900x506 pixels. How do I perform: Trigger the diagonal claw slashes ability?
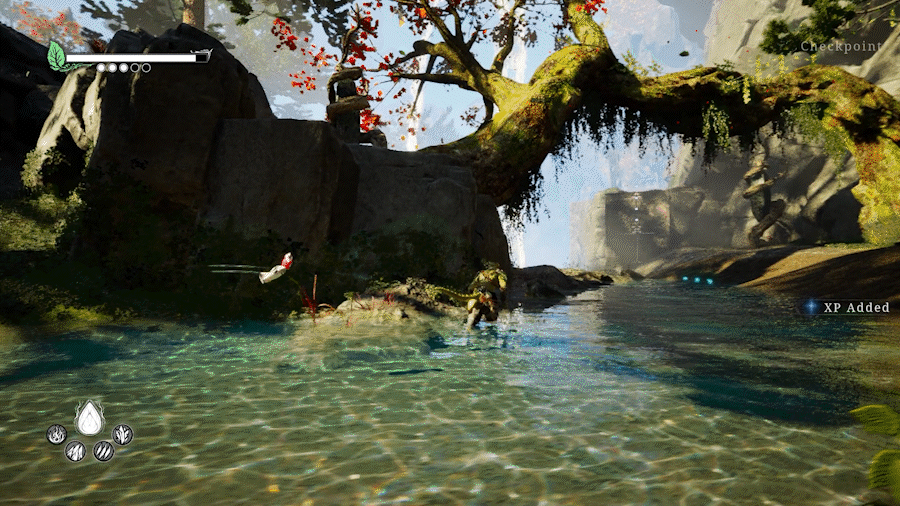pyautogui.click(x=103, y=451)
